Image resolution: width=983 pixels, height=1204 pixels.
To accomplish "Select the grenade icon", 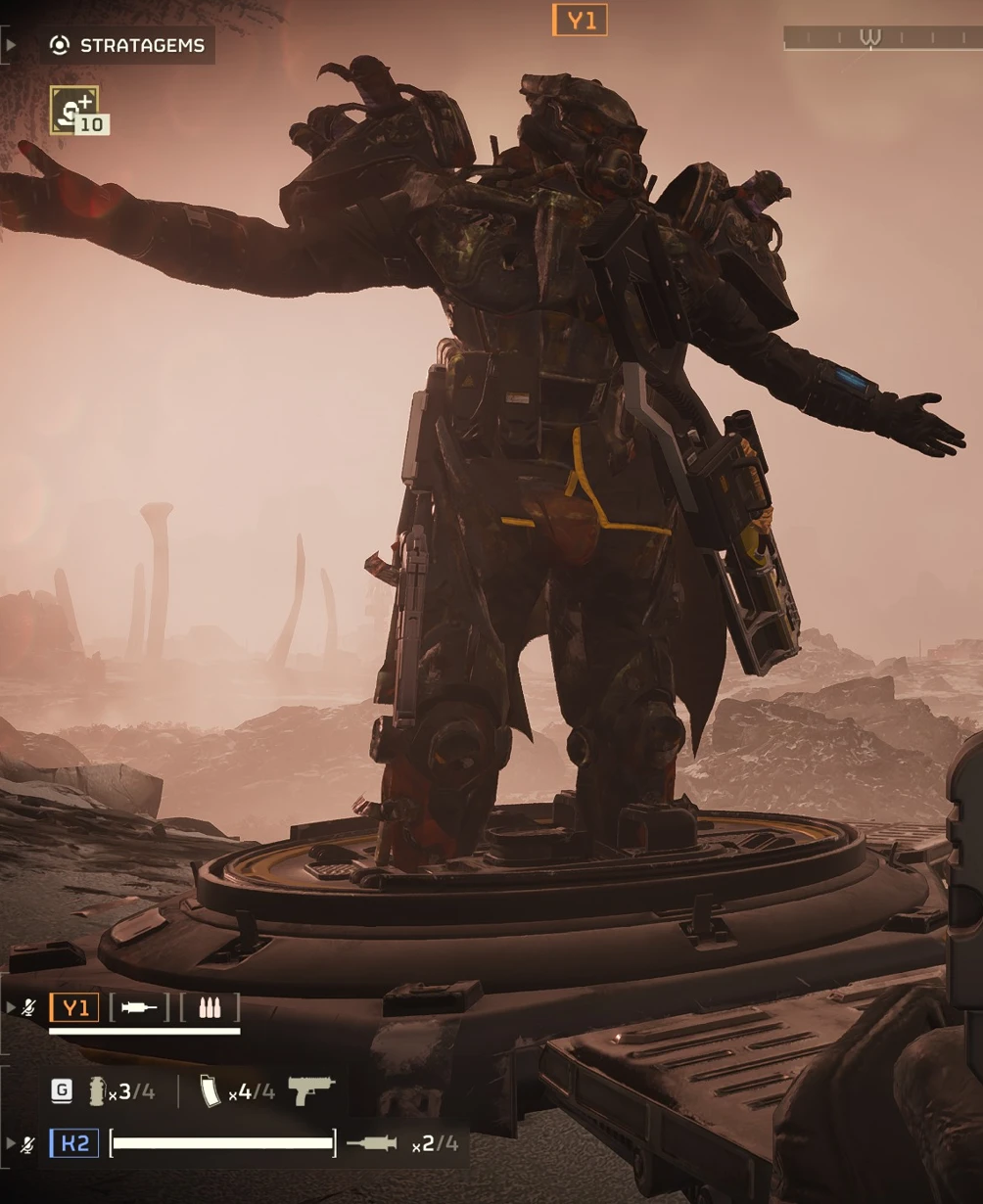I will [x=97, y=1091].
